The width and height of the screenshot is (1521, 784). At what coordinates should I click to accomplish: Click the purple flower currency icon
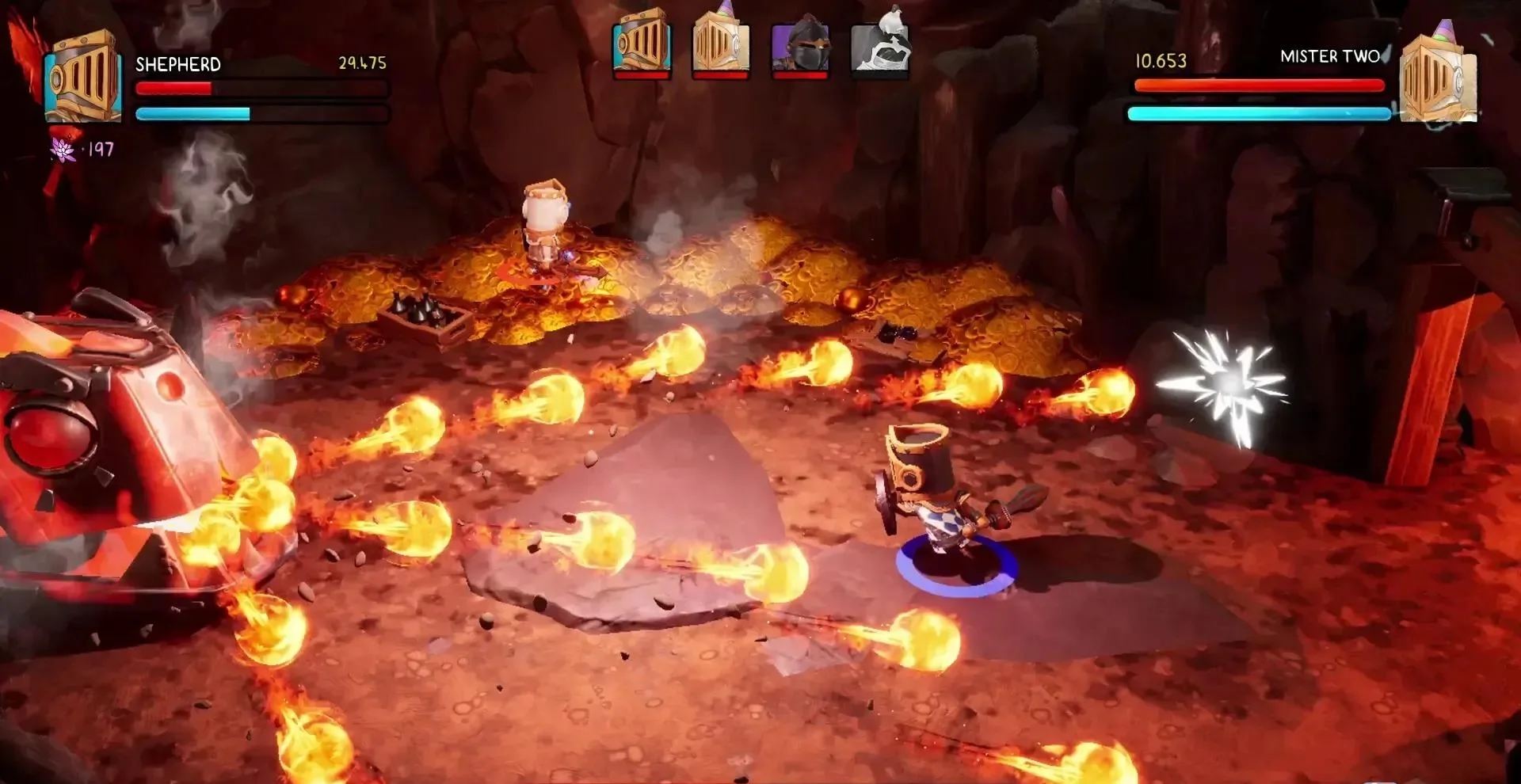(63, 149)
